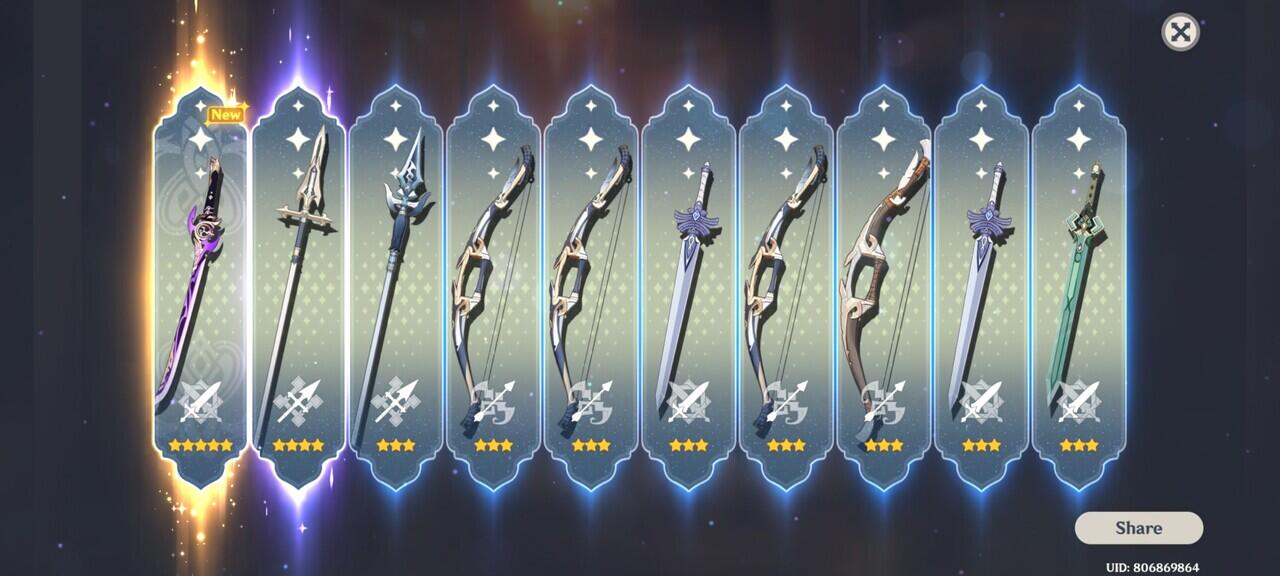Choose the green sword card
The height and width of the screenshot is (576, 1280).
[x=1078, y=290]
